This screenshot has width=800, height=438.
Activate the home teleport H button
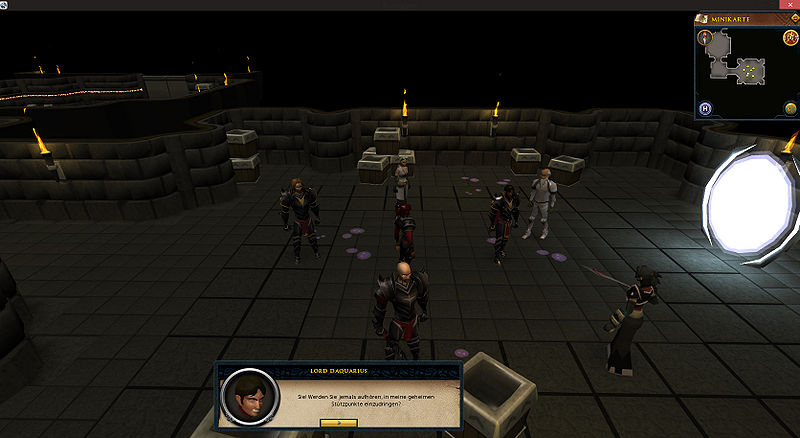[x=705, y=108]
